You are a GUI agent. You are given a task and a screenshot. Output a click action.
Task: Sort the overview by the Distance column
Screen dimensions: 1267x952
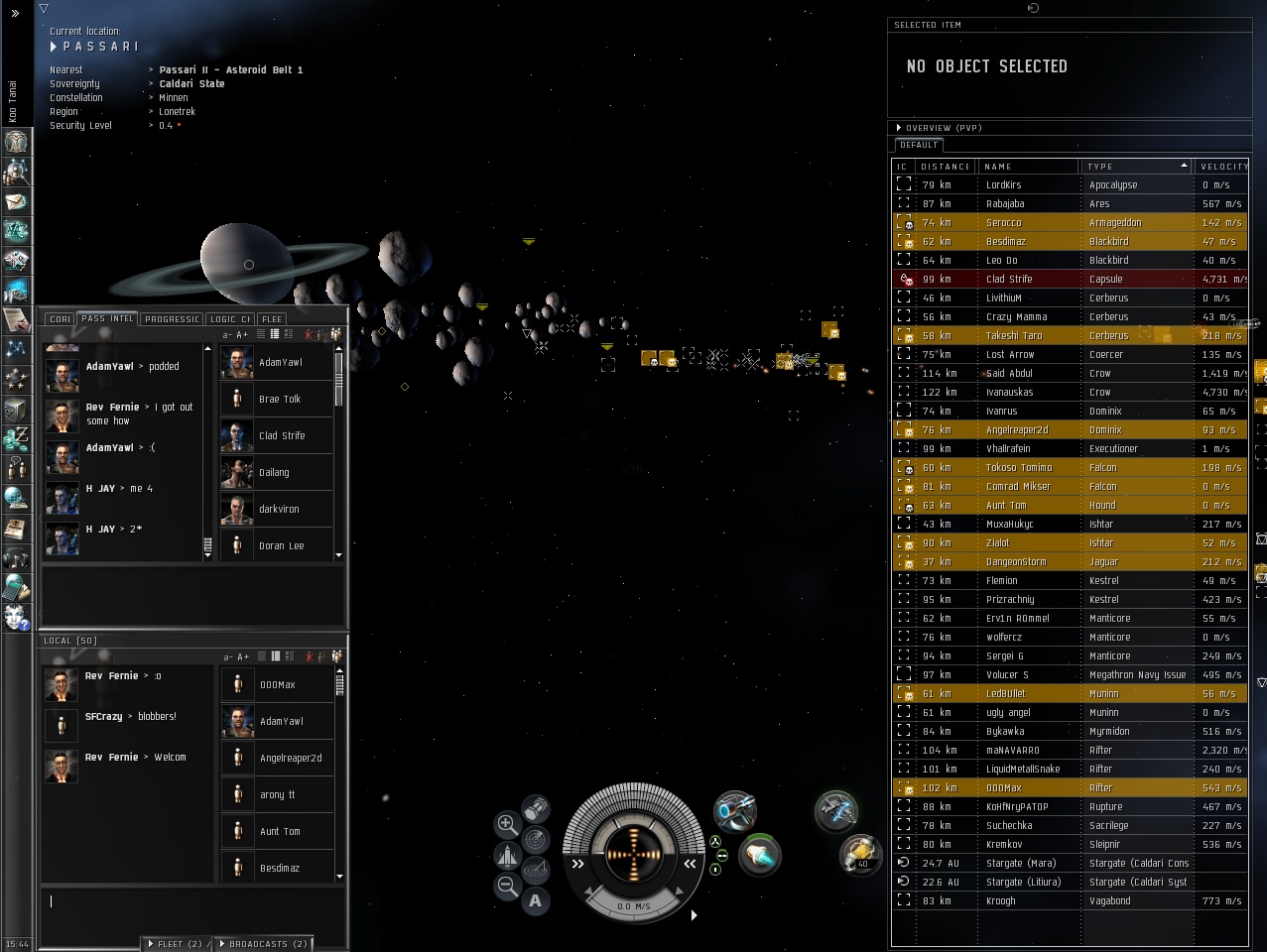pyautogui.click(x=944, y=167)
